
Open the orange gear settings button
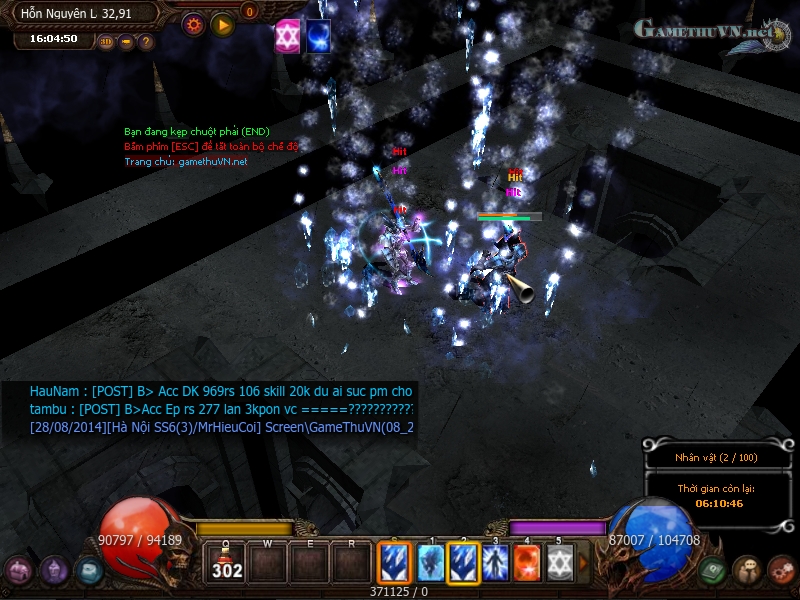click(193, 23)
